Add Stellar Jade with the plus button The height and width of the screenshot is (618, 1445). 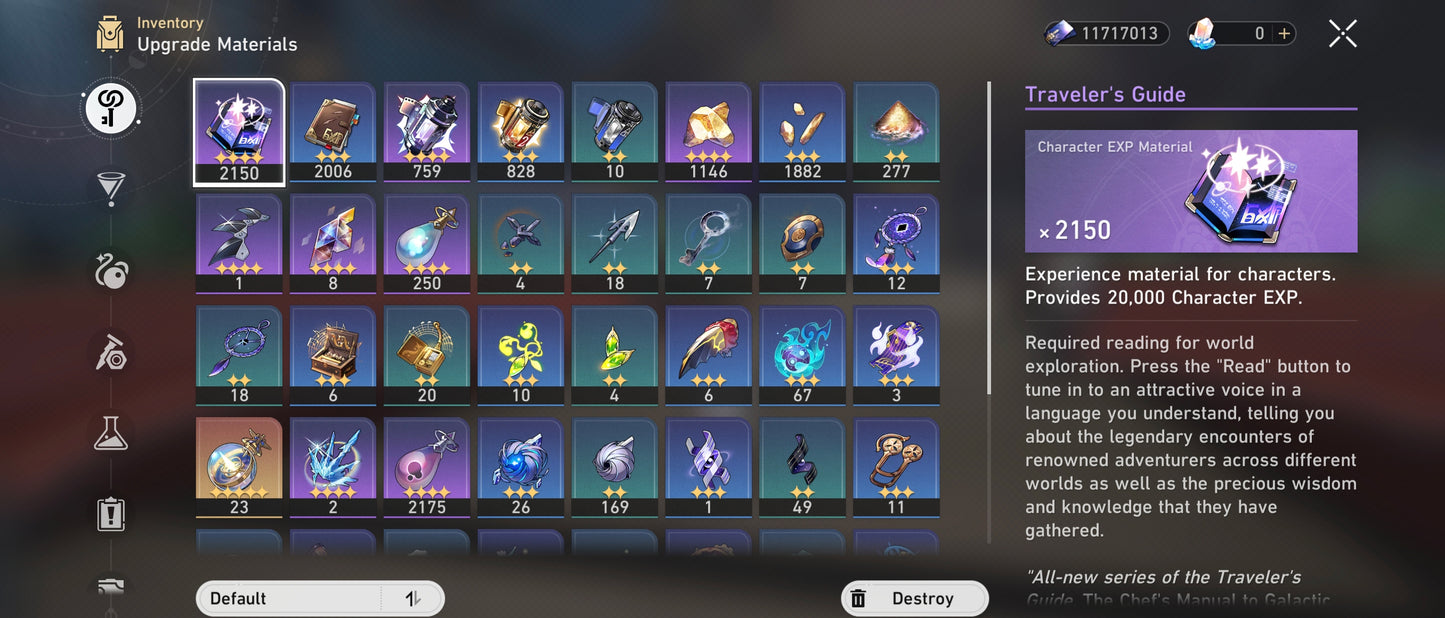1285,34
